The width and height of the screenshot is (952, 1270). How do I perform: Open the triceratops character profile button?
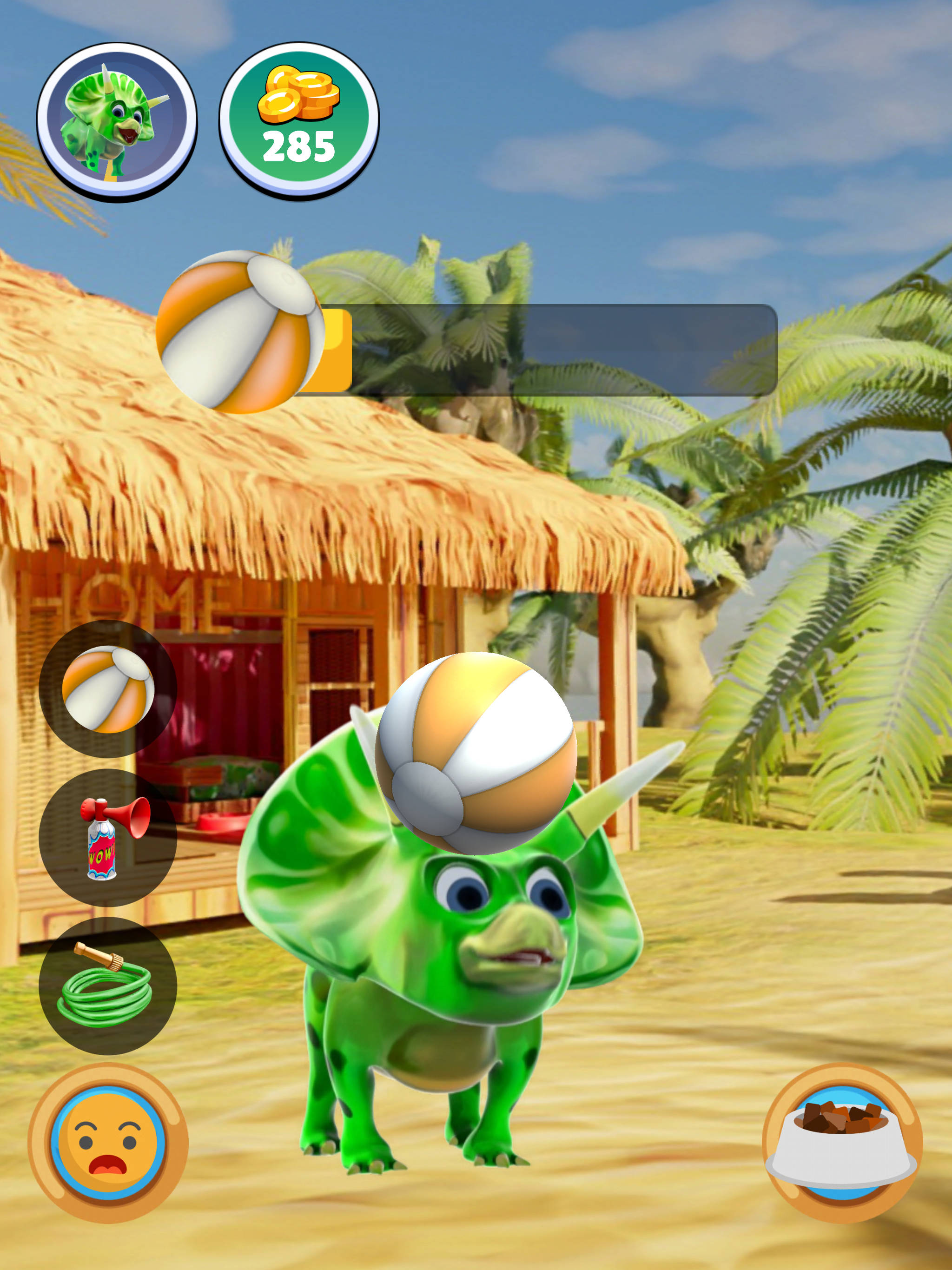pyautogui.click(x=117, y=121)
